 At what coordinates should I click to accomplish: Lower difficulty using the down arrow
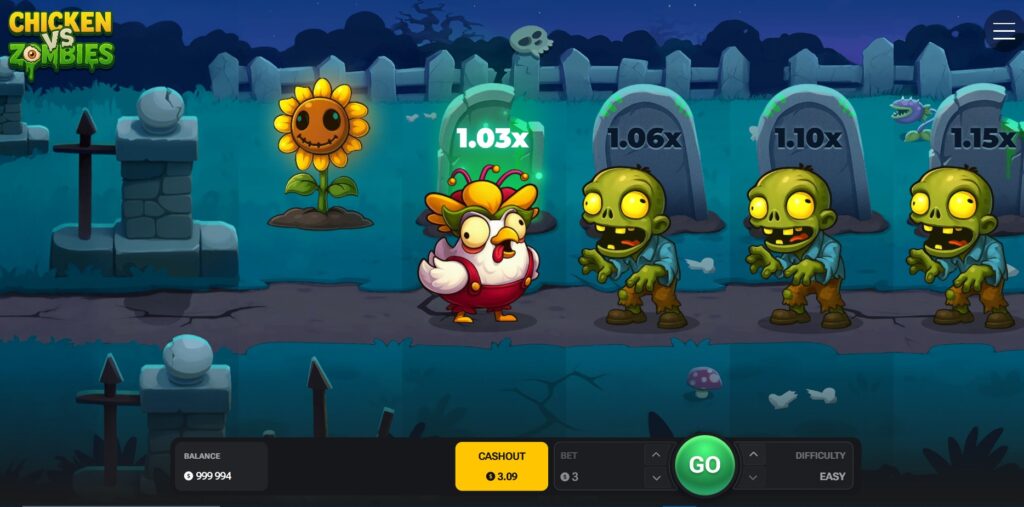pyautogui.click(x=753, y=477)
